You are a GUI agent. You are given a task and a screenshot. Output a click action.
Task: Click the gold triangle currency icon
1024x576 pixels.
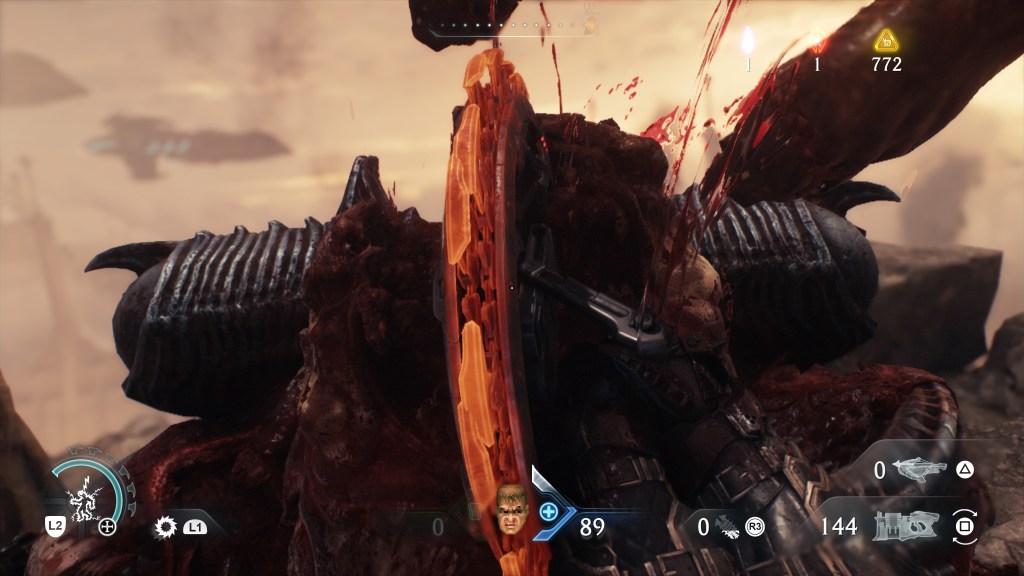coord(886,41)
